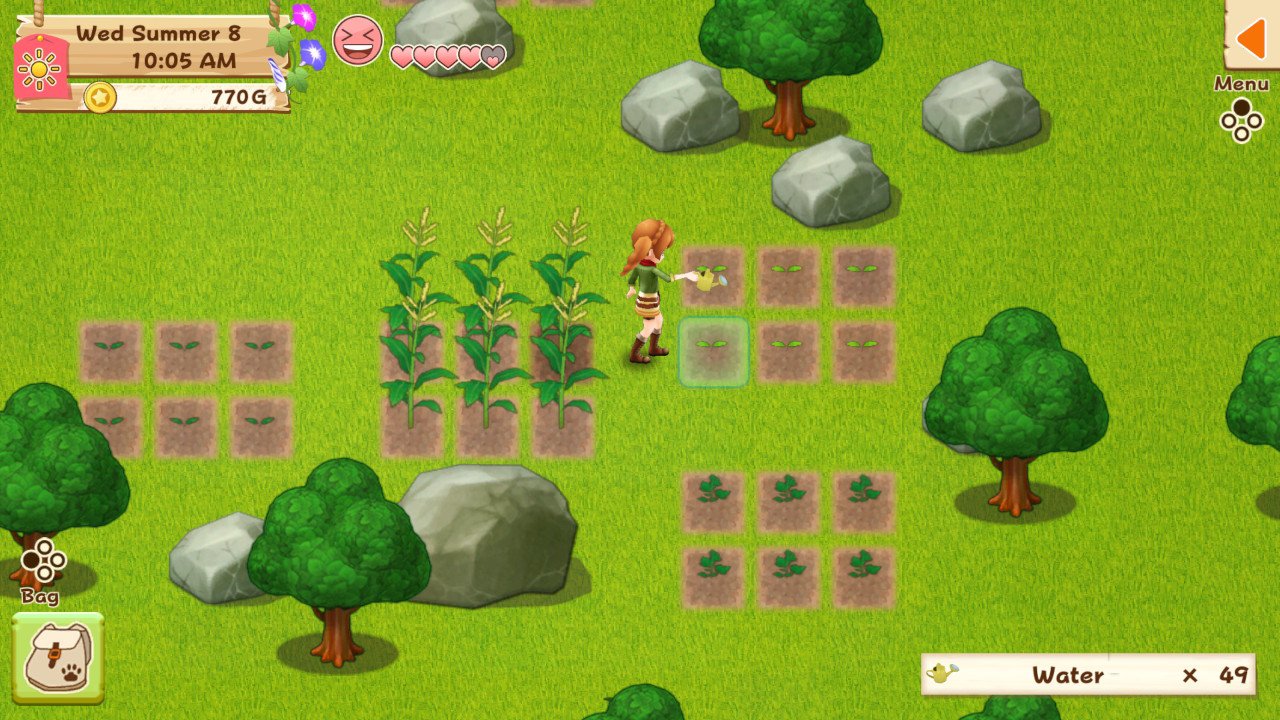Click the Bag label text
Viewport: 1280px width, 720px height.
coord(40,599)
